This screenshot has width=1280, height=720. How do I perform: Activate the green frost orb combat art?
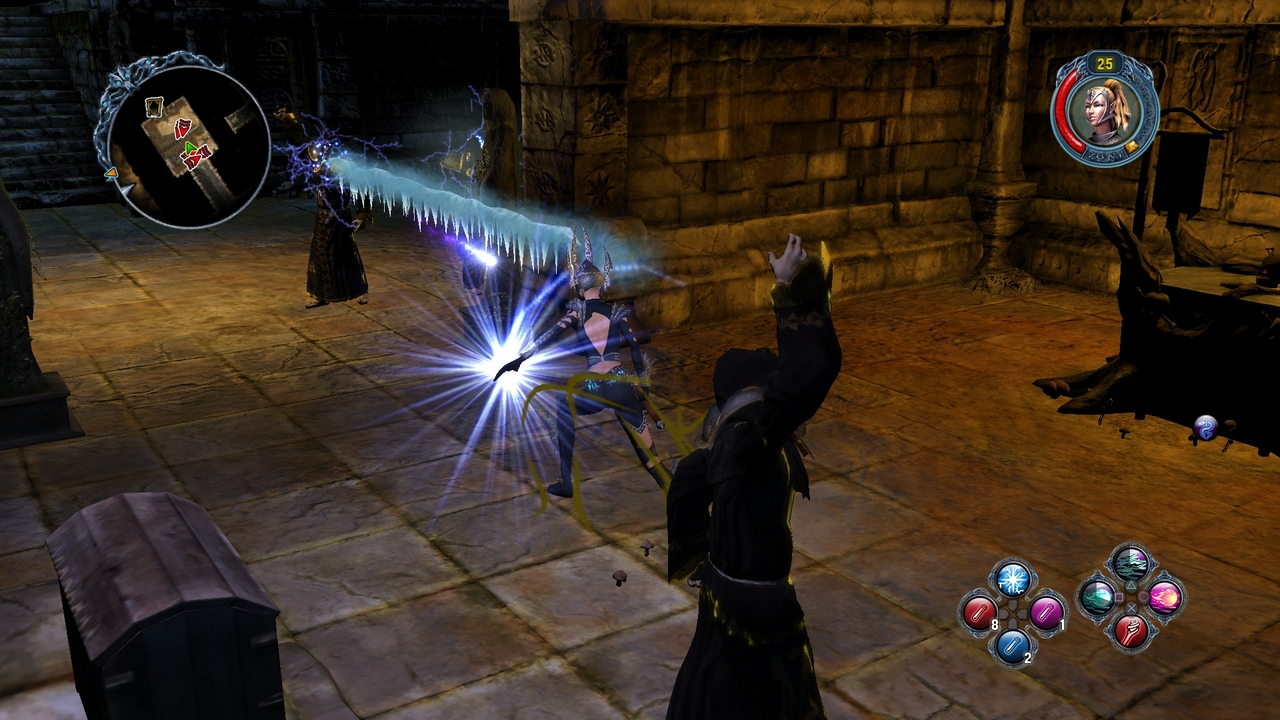1097,599
